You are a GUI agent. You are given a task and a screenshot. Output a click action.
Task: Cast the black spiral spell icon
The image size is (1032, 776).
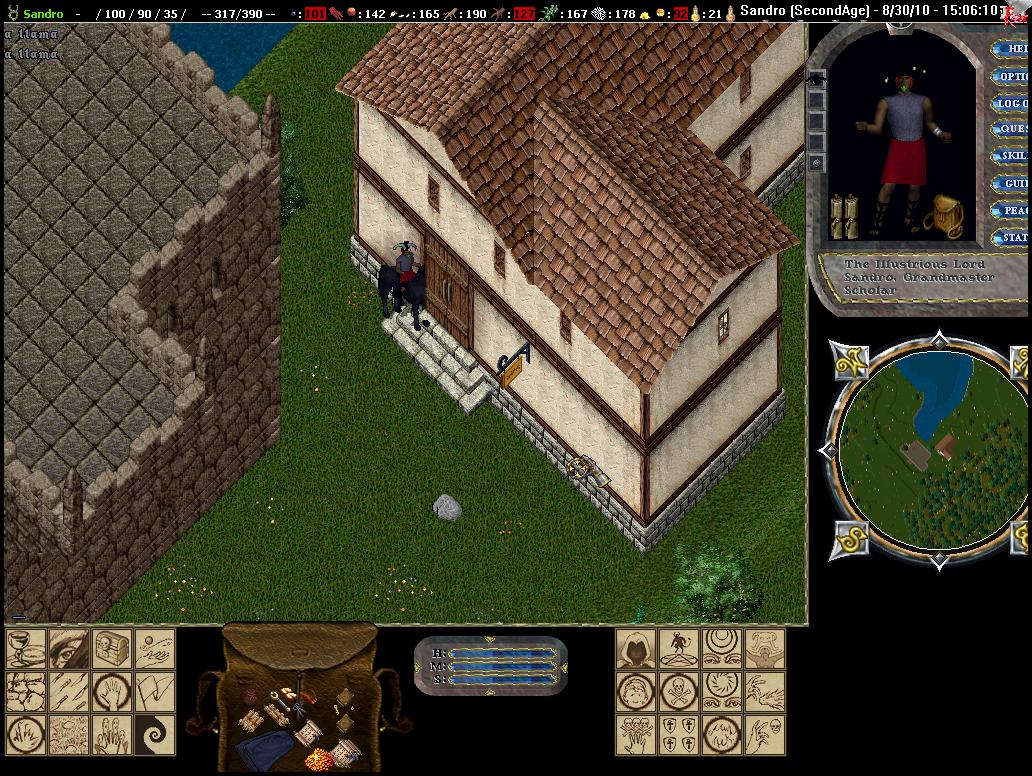[155, 735]
